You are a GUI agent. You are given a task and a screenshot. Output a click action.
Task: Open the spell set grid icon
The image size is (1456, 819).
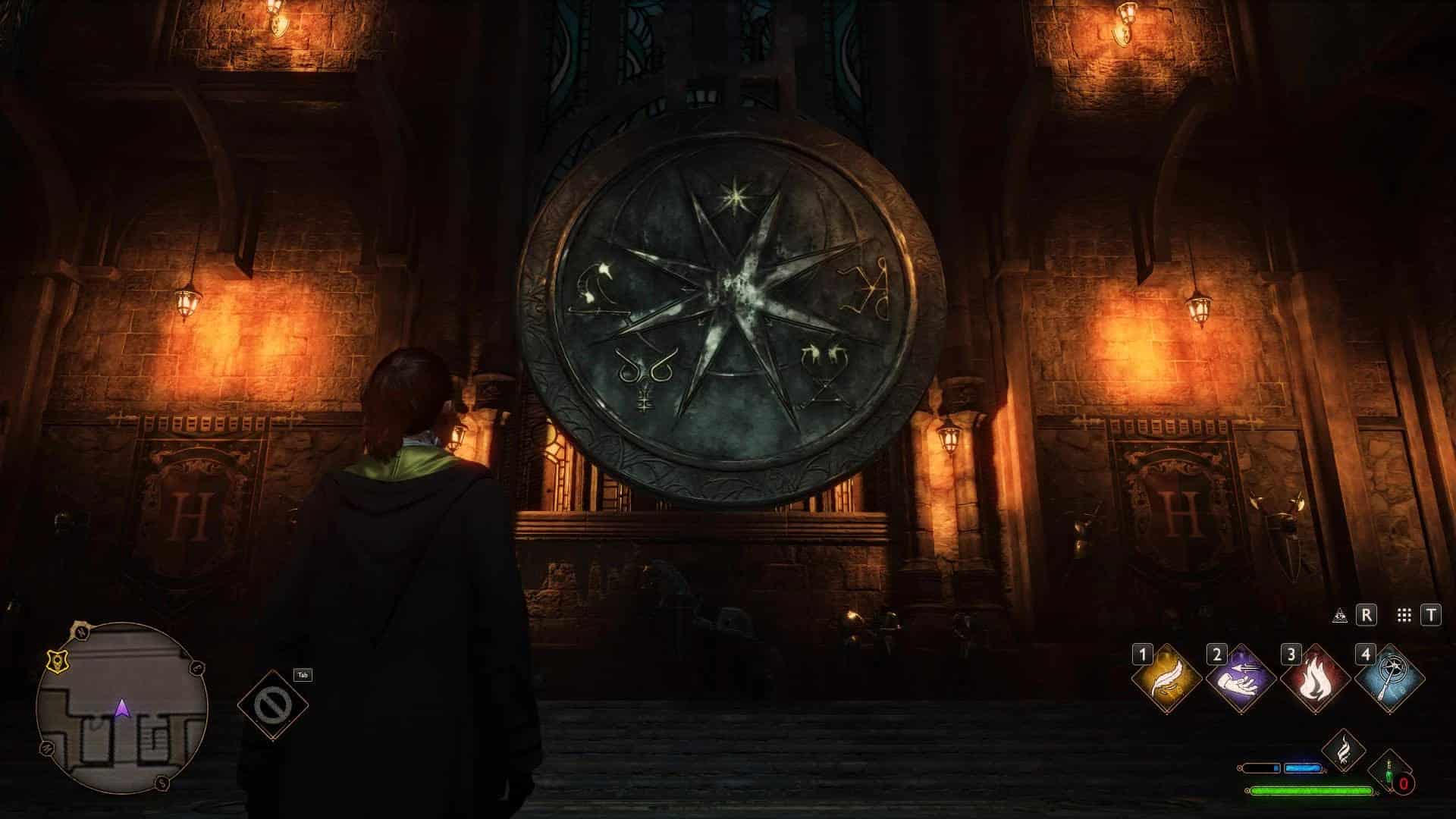1404,616
